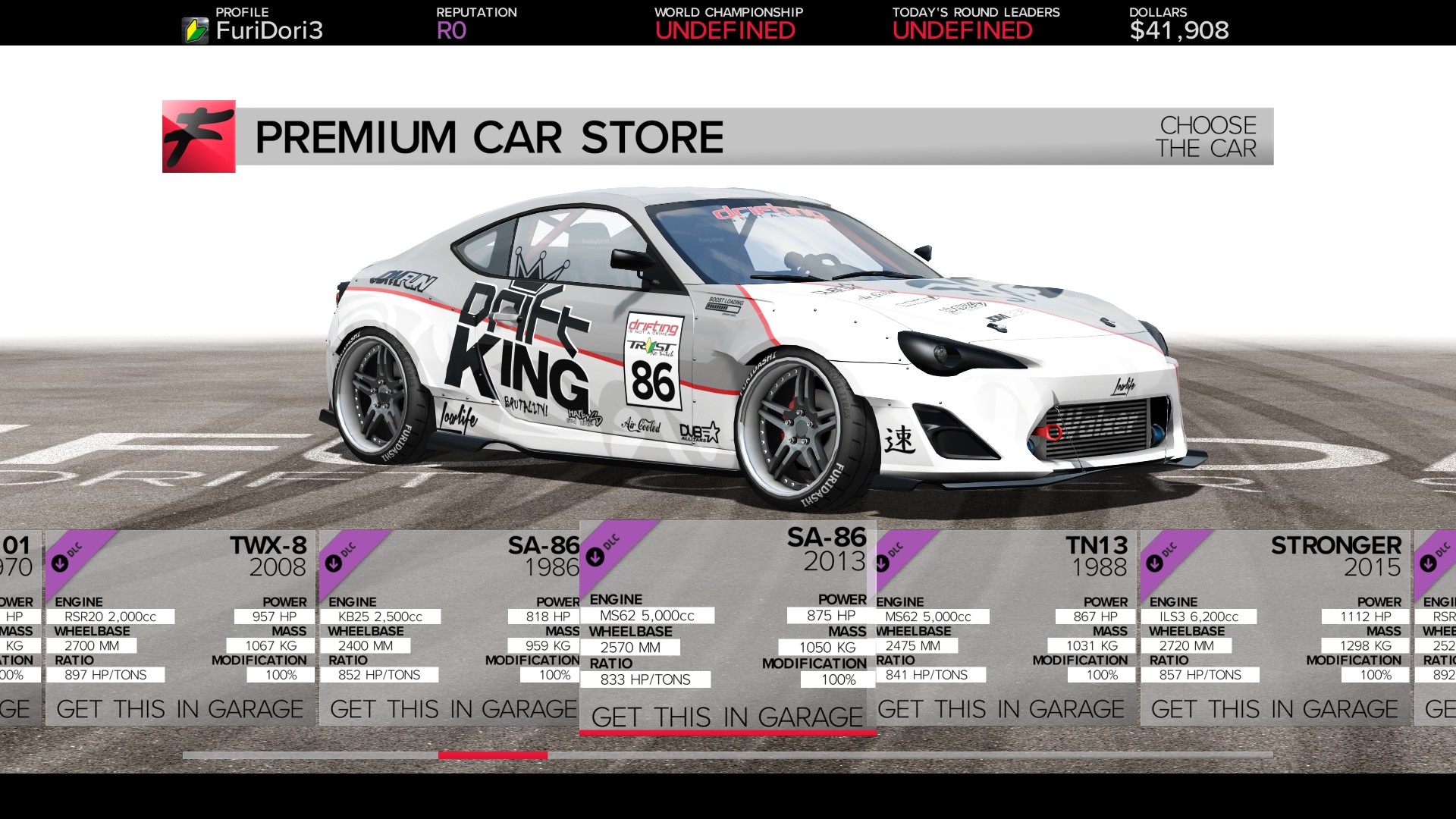Click the red Premium Car Store logo icon
Image resolution: width=1456 pixels, height=819 pixels.
(199, 137)
